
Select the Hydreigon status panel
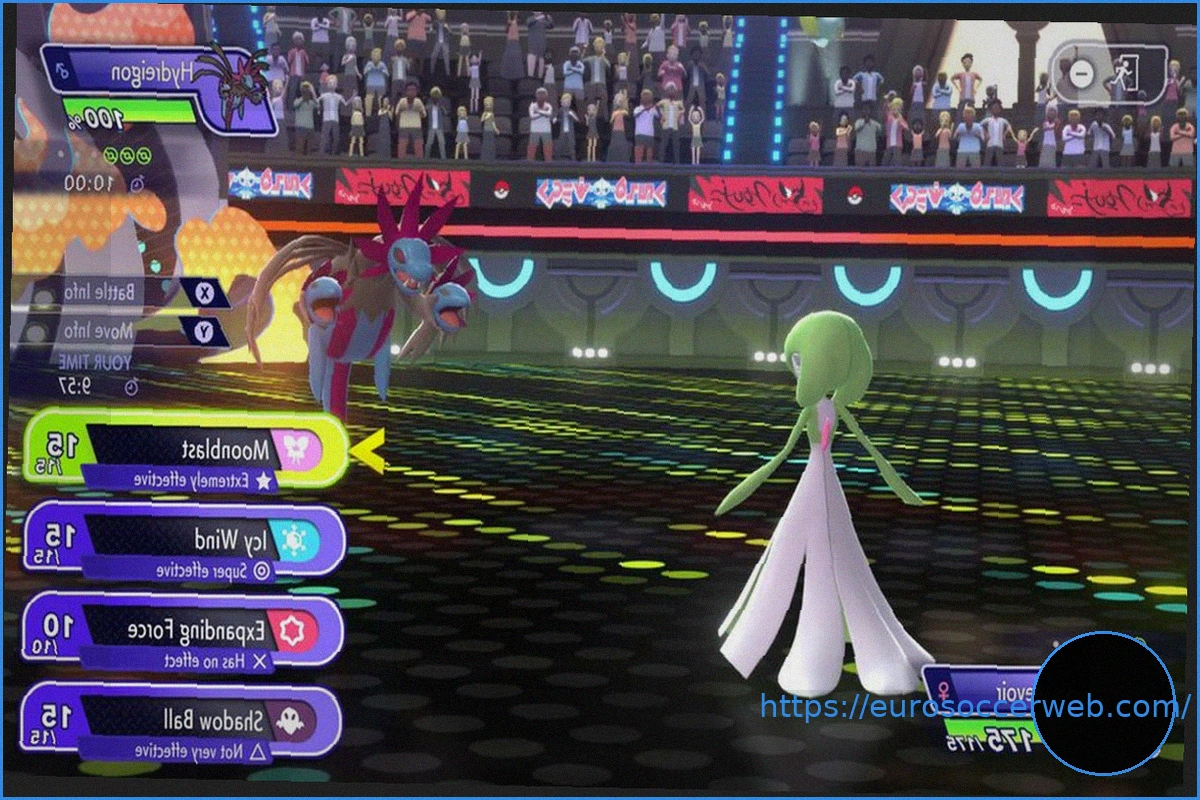(x=160, y=88)
